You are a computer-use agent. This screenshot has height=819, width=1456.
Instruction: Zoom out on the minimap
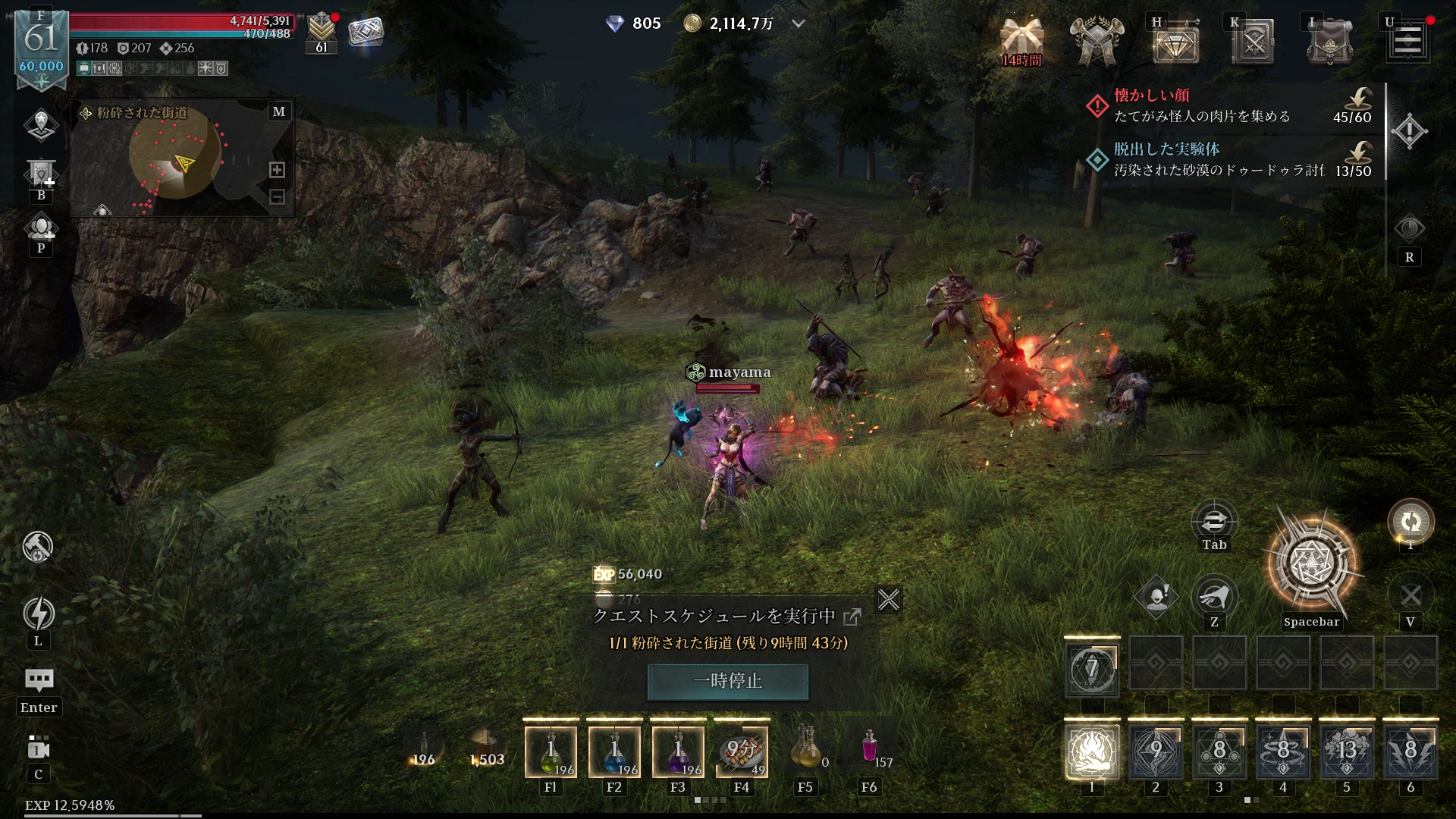click(x=278, y=197)
